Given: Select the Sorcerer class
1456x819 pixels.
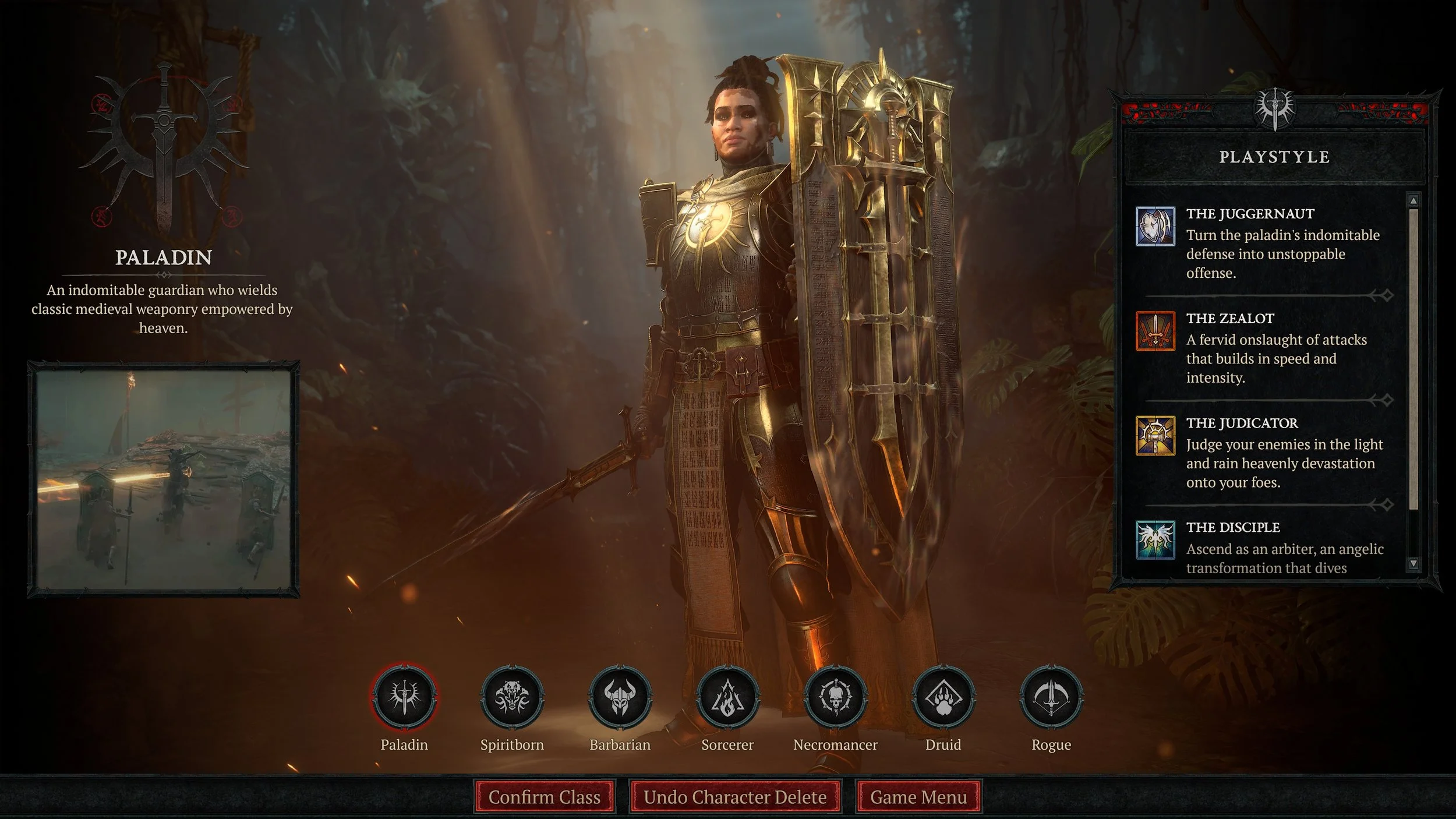Looking at the screenshot, I should [727, 697].
